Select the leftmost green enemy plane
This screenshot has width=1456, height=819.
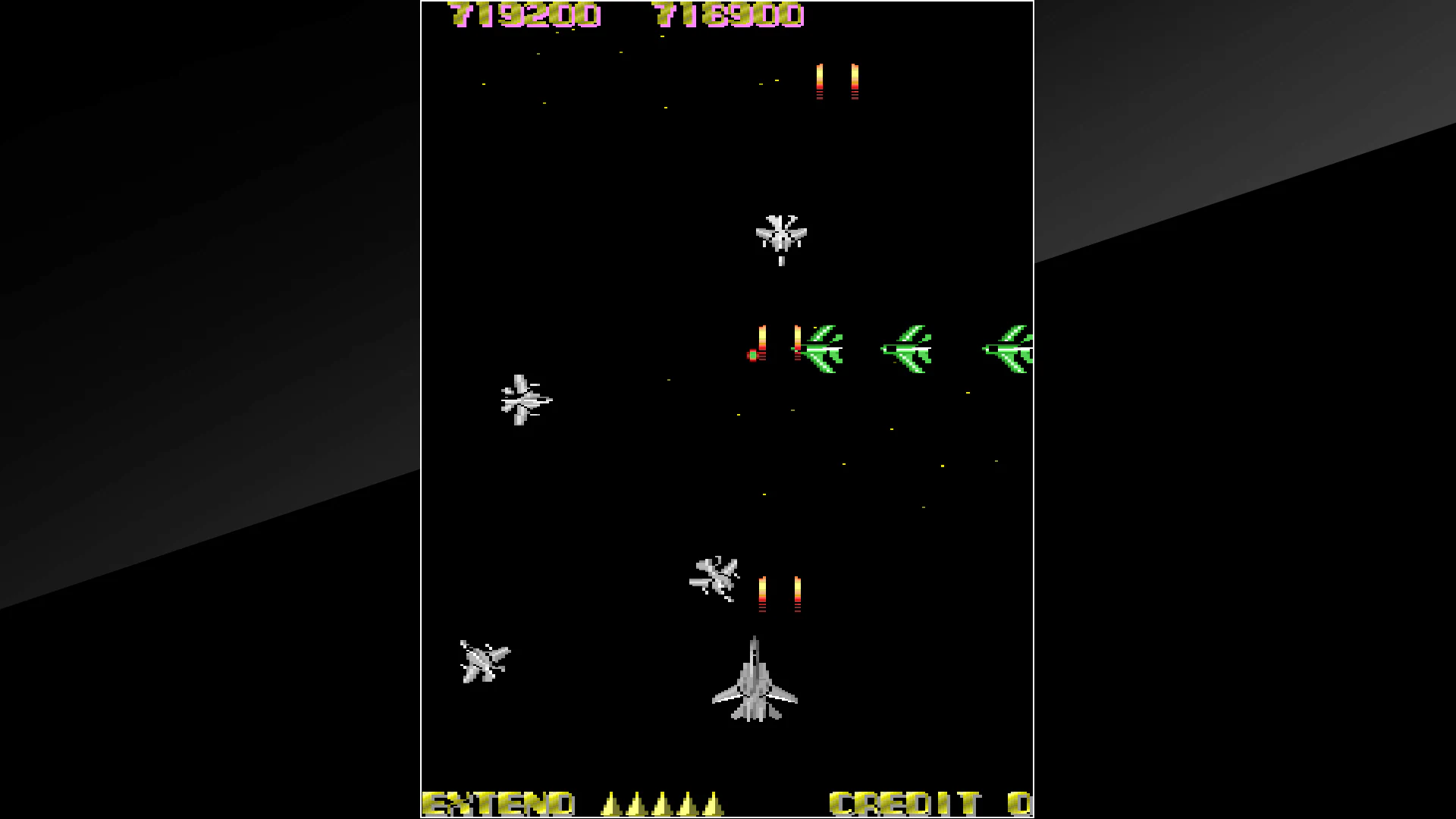tap(823, 350)
